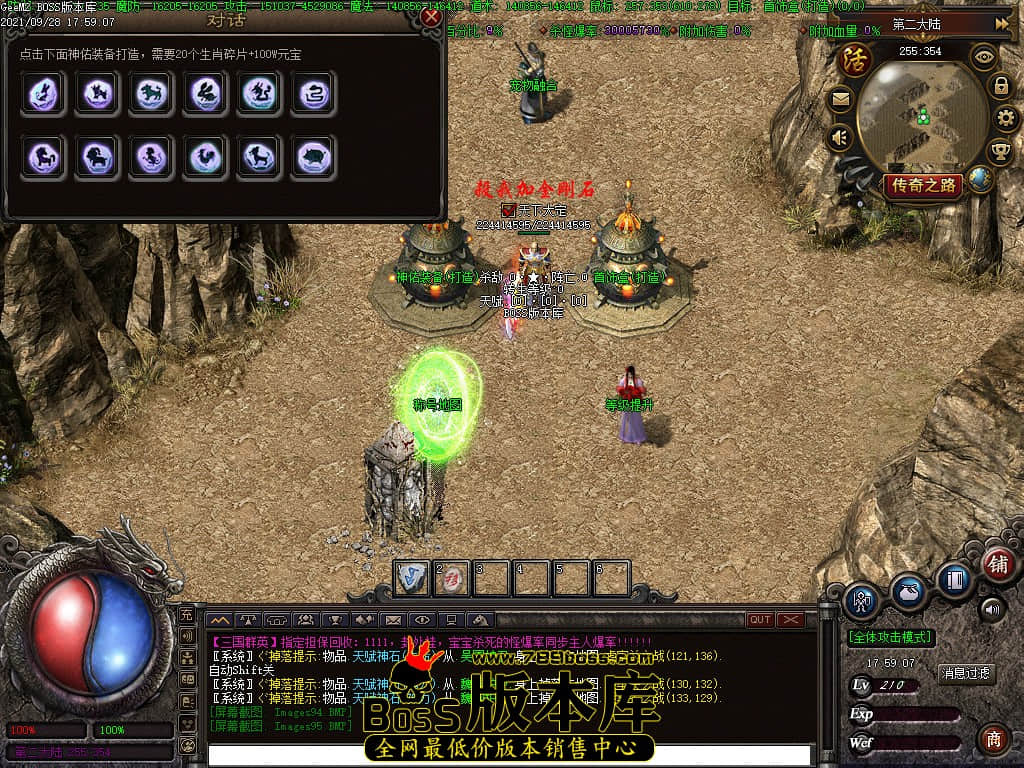This screenshot has width=1024, height=768.
Task: Open the mail envelope icon
Action: point(840,99)
